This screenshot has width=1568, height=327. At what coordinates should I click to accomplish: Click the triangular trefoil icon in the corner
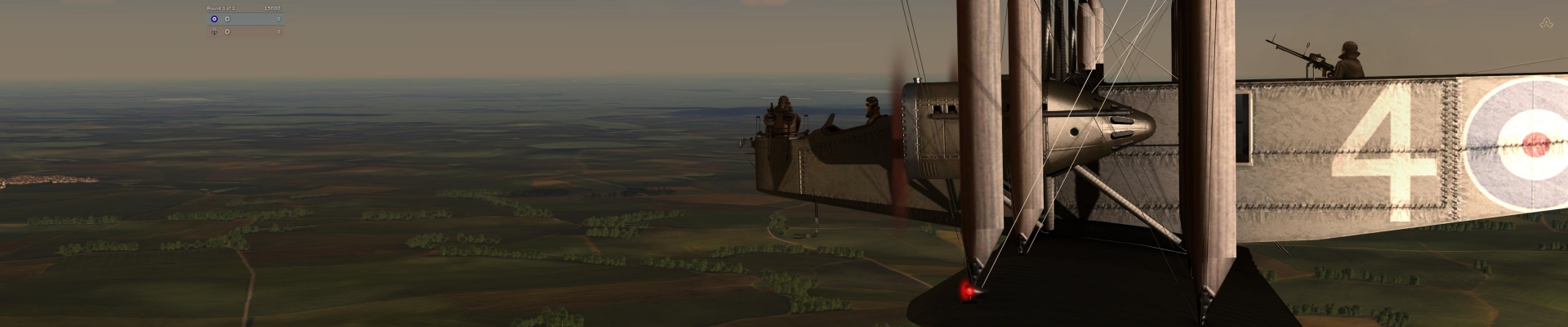[x=1544, y=23]
